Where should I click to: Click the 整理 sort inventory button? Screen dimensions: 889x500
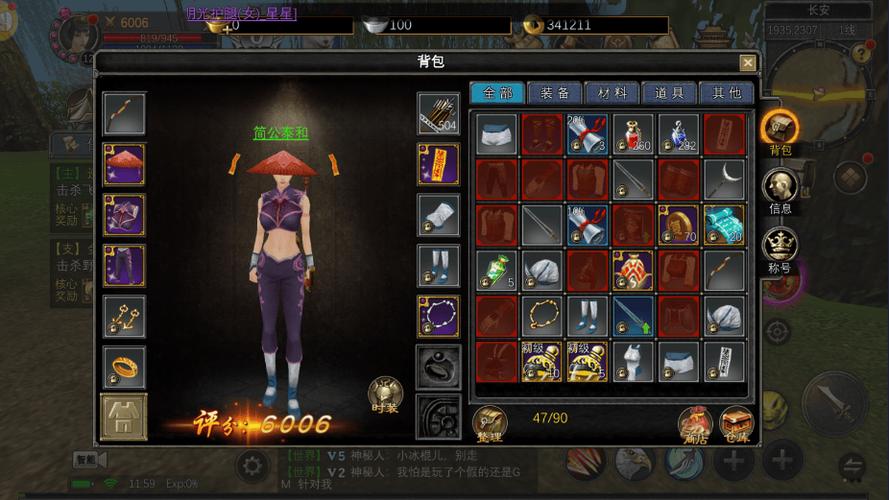pyautogui.click(x=490, y=422)
